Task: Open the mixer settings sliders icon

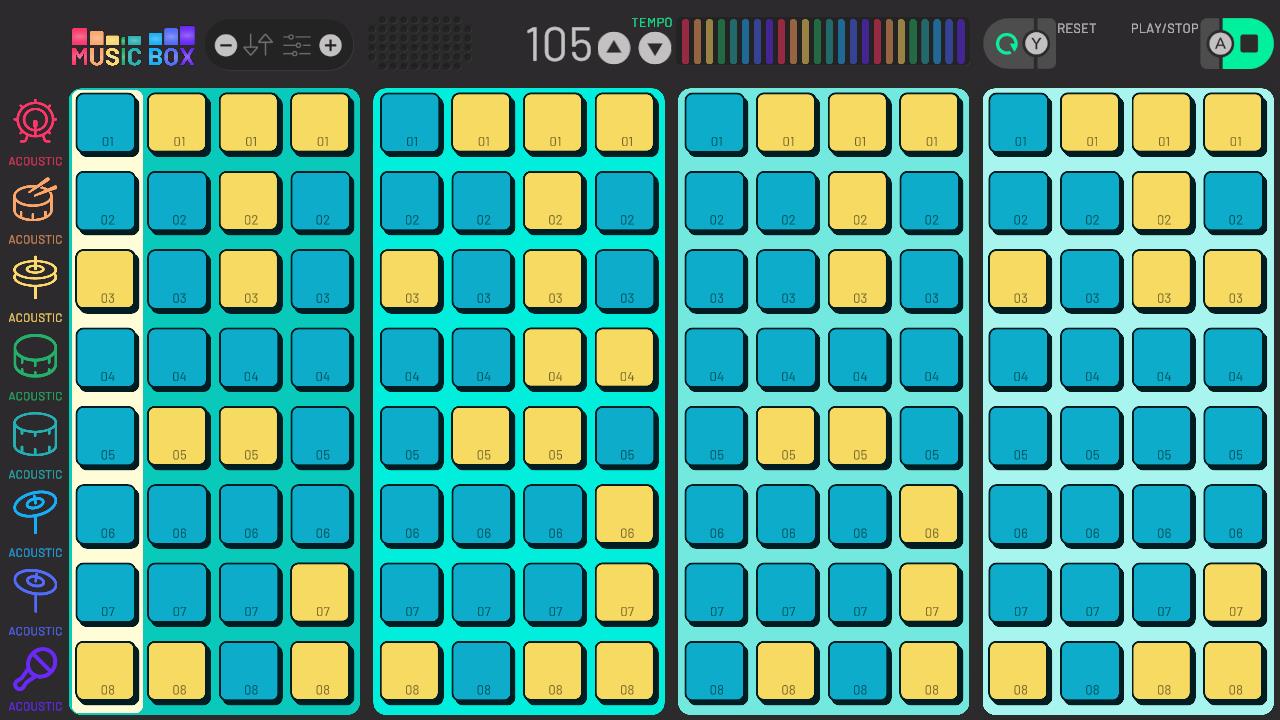Action: click(295, 44)
